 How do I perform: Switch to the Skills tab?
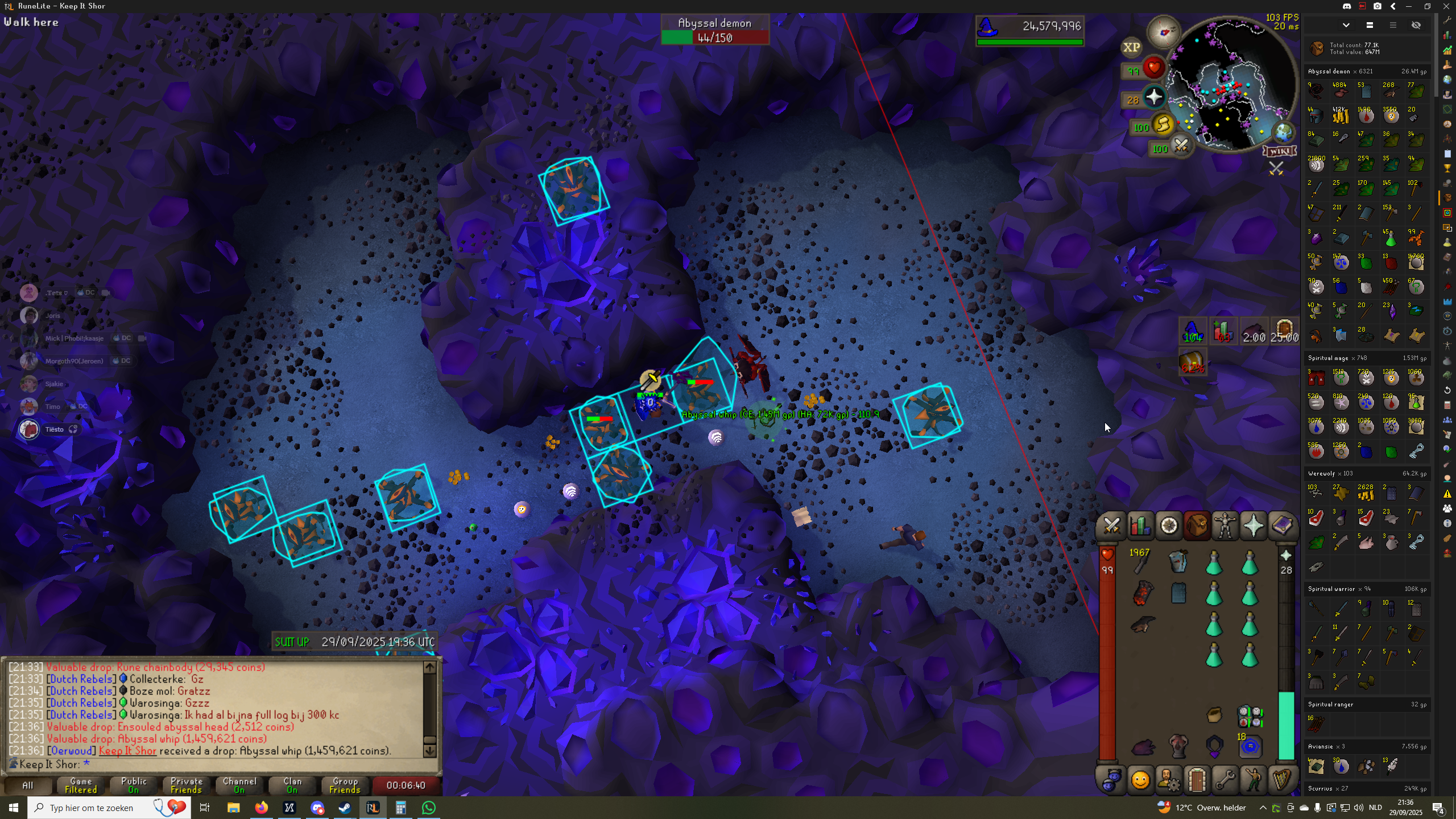tap(1140, 526)
